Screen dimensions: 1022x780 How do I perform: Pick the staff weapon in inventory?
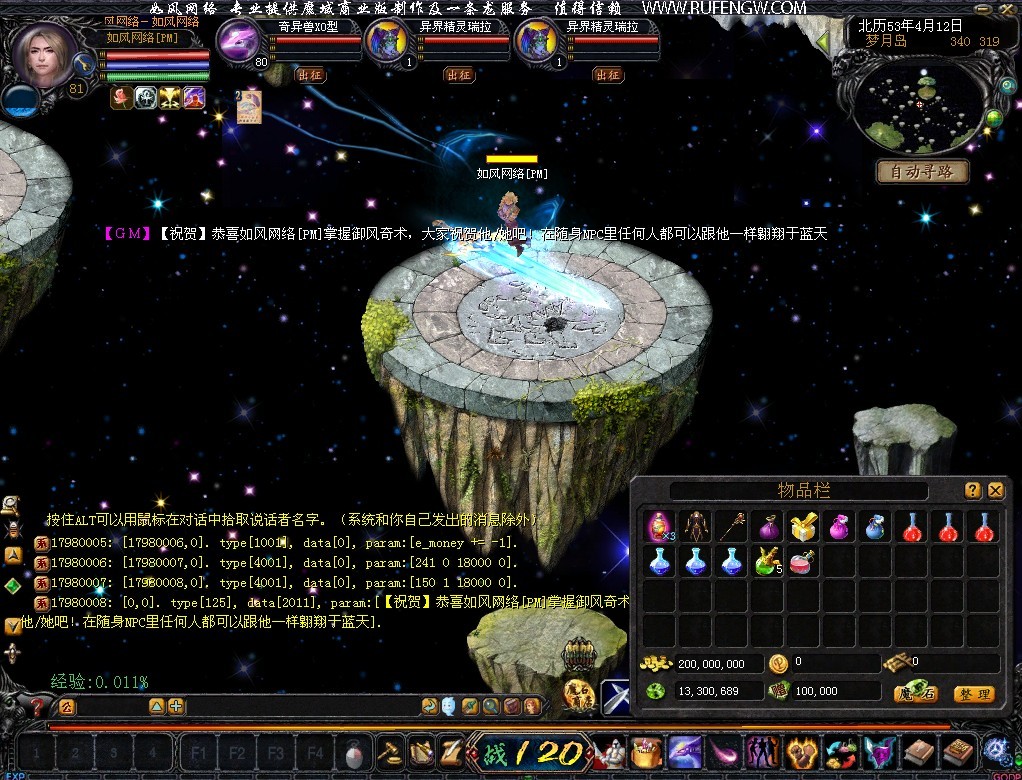(731, 527)
